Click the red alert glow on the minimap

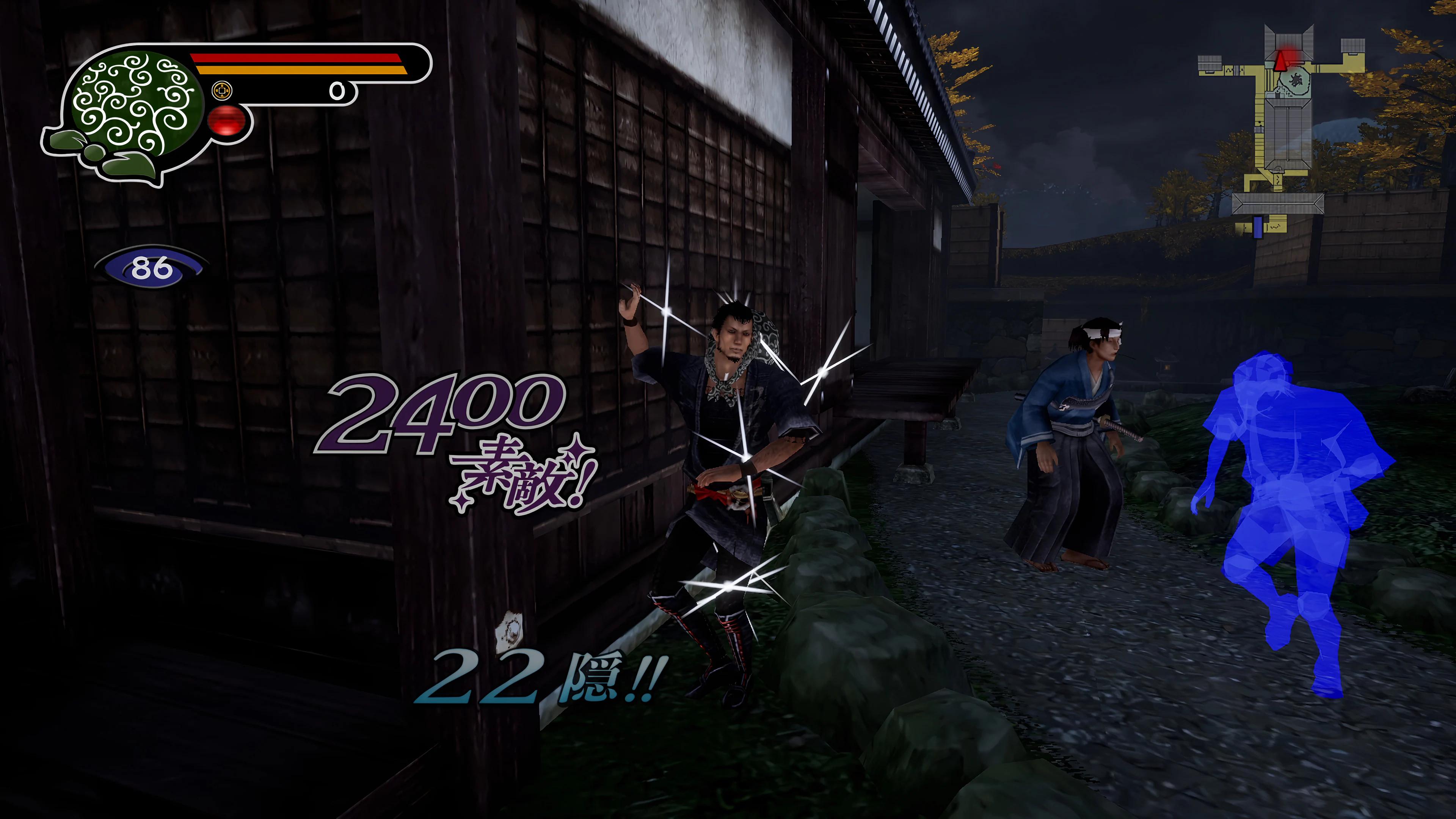click(1290, 52)
